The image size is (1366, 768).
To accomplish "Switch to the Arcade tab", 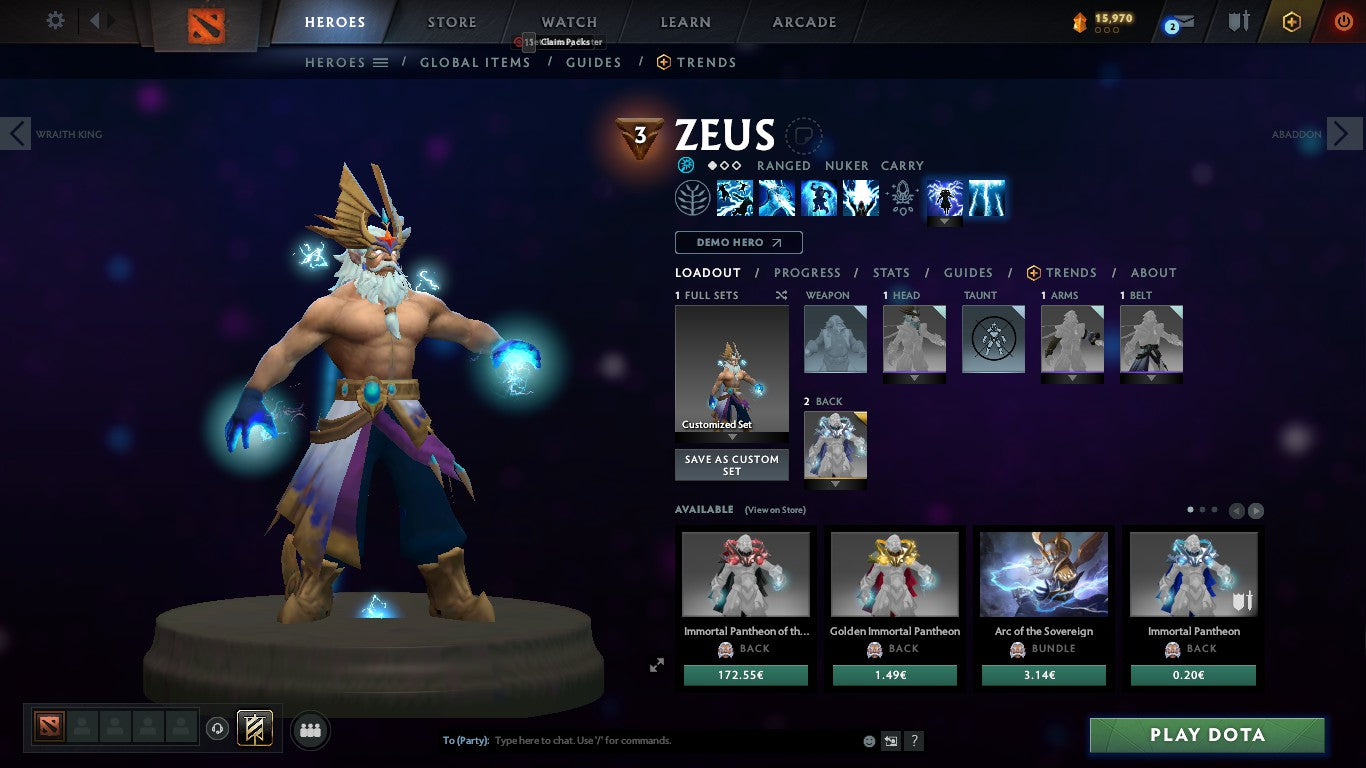I will [x=803, y=21].
